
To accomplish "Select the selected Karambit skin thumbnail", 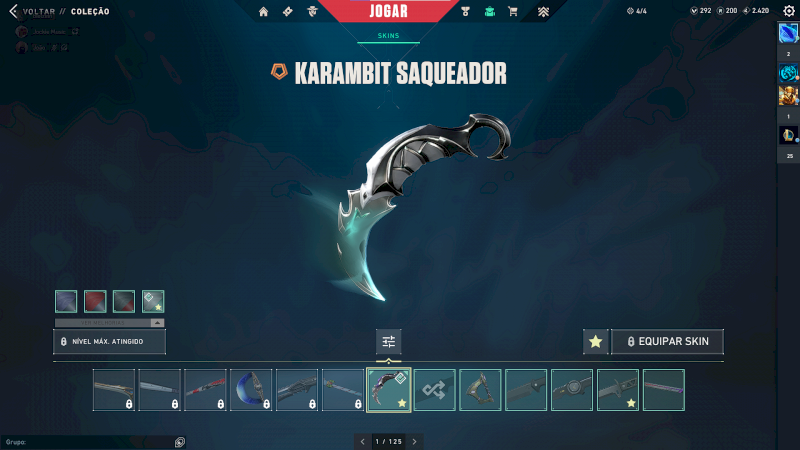I will pos(388,390).
